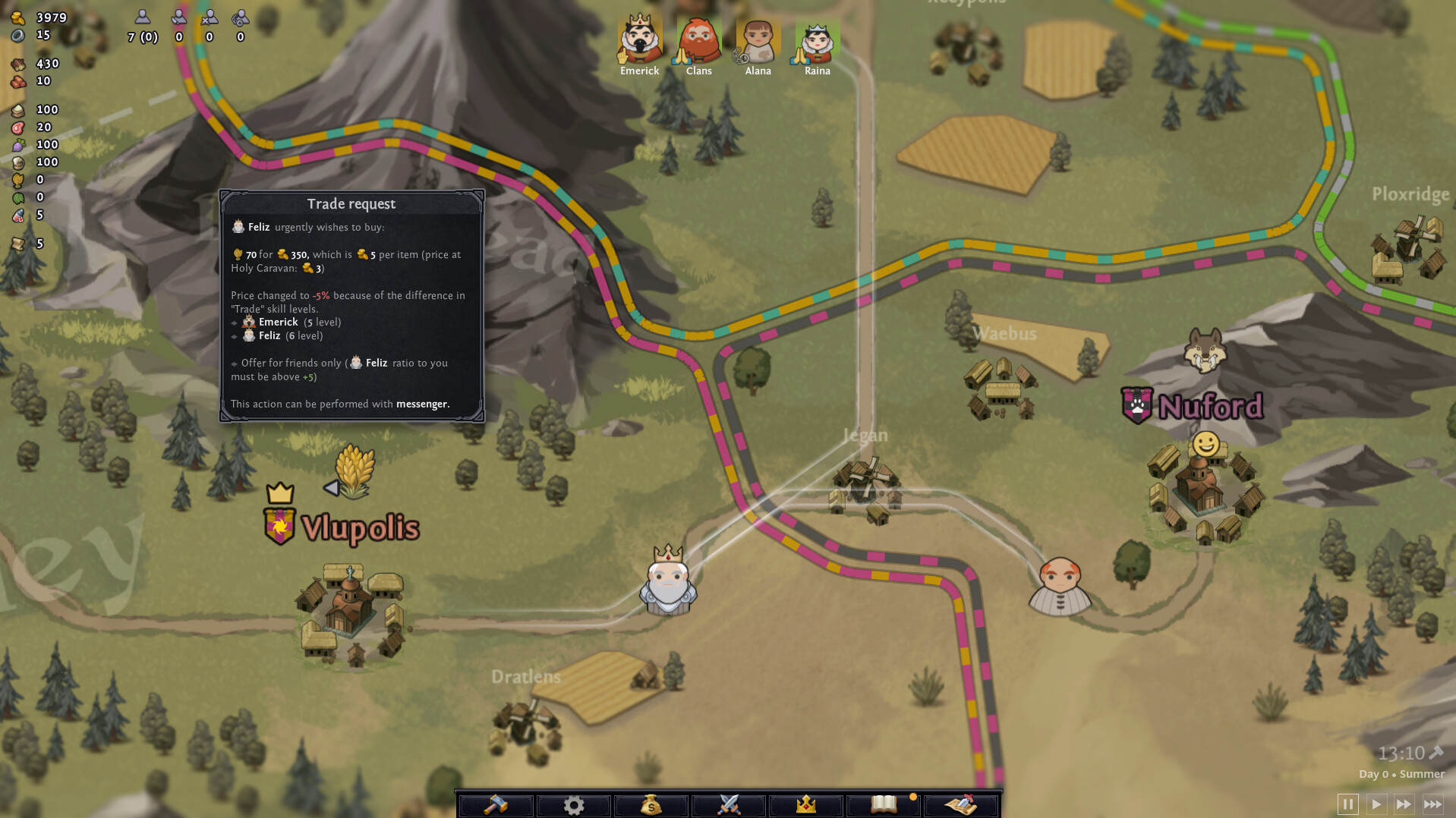The width and height of the screenshot is (1456, 818).
Task: Click the wheat icon above Vlupolis
Action: (354, 472)
